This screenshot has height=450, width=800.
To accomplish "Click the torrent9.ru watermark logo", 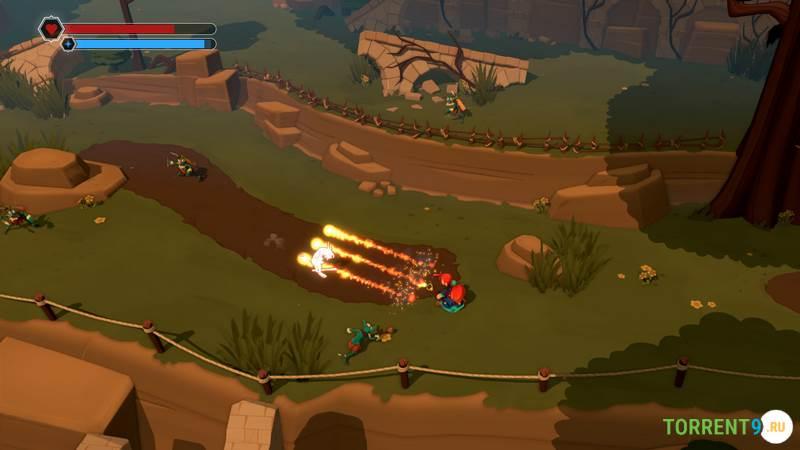I will tap(727, 427).
